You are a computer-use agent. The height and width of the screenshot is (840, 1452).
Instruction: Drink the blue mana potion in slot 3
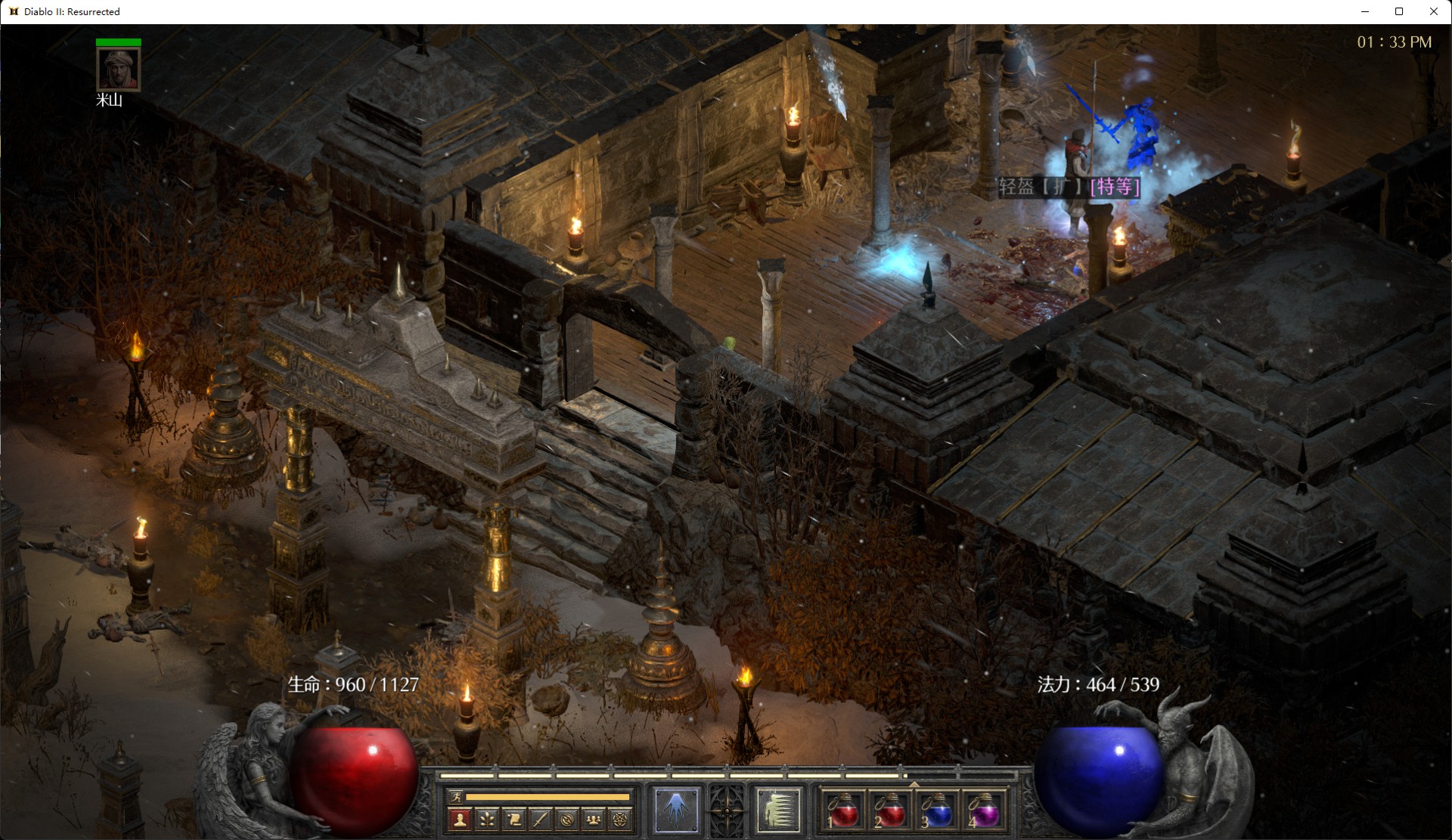pos(937,811)
